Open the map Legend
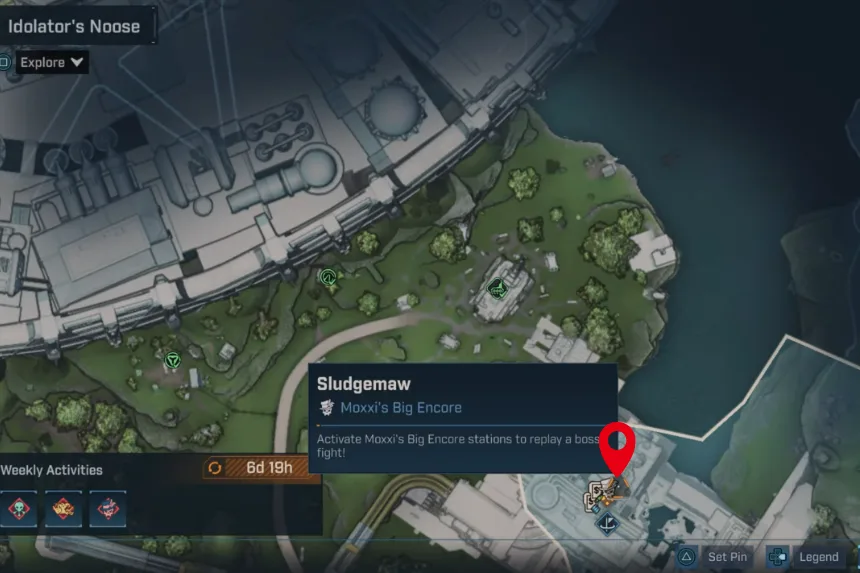The image size is (860, 573). point(806,557)
